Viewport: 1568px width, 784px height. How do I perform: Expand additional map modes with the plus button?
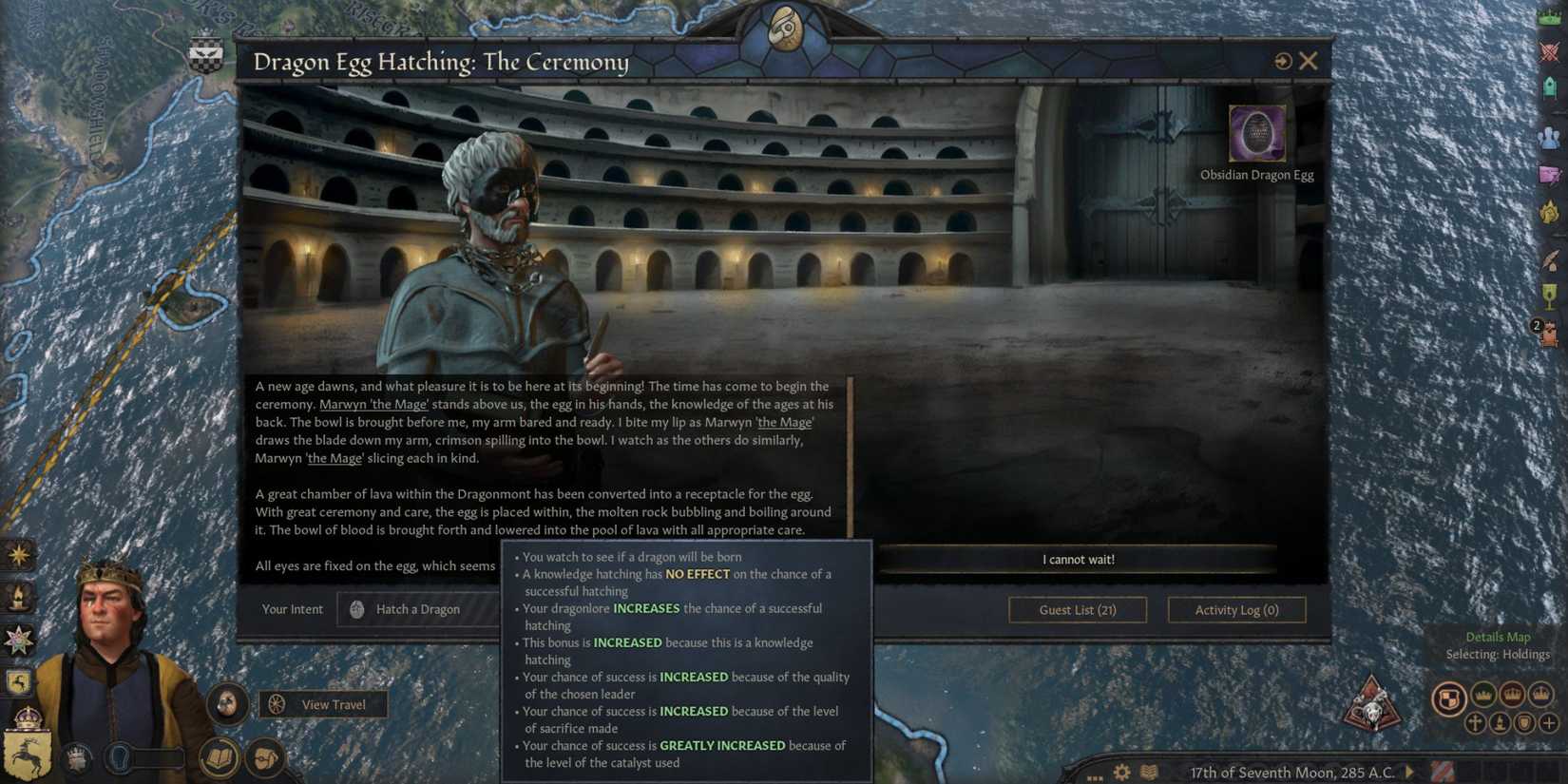pyautogui.click(x=1549, y=723)
